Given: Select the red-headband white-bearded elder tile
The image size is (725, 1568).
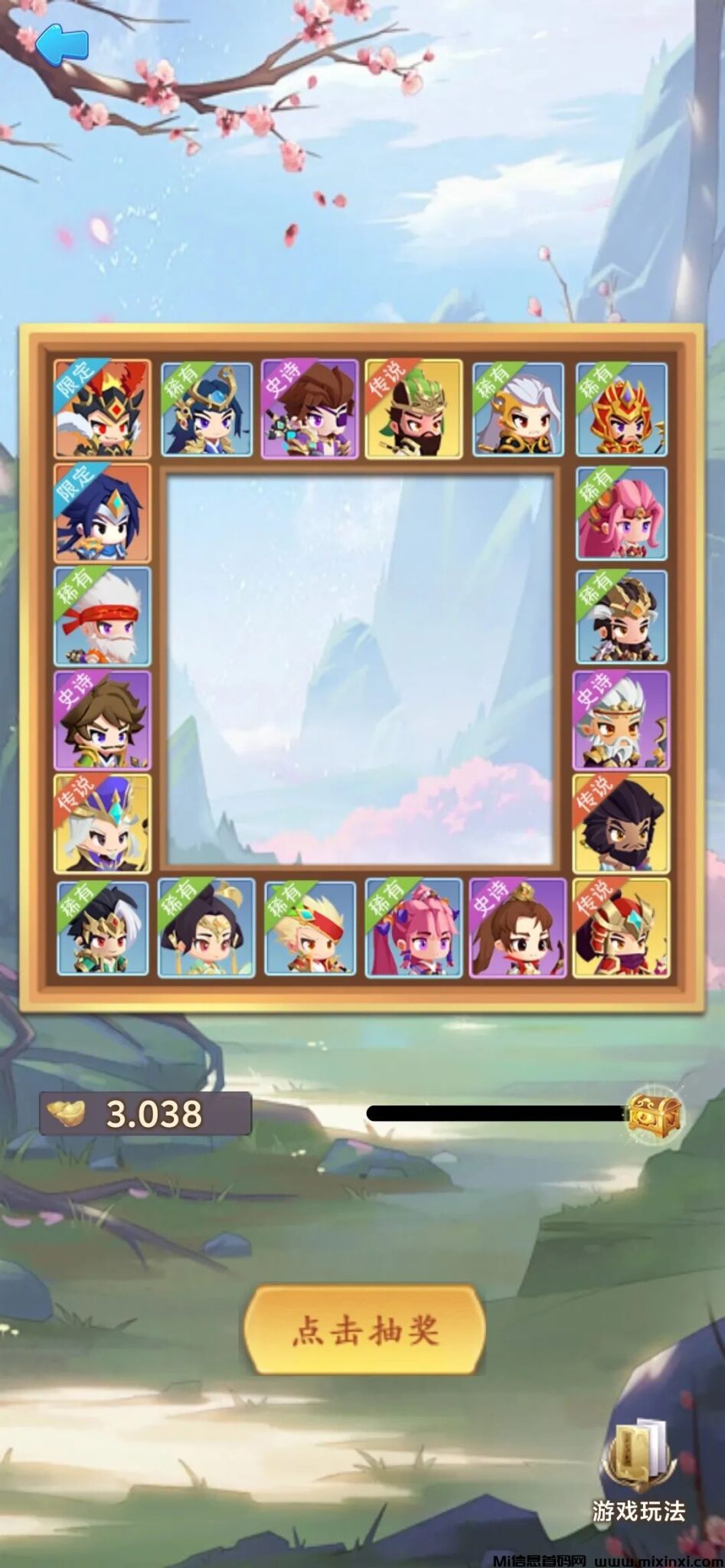Looking at the screenshot, I should point(103,616).
